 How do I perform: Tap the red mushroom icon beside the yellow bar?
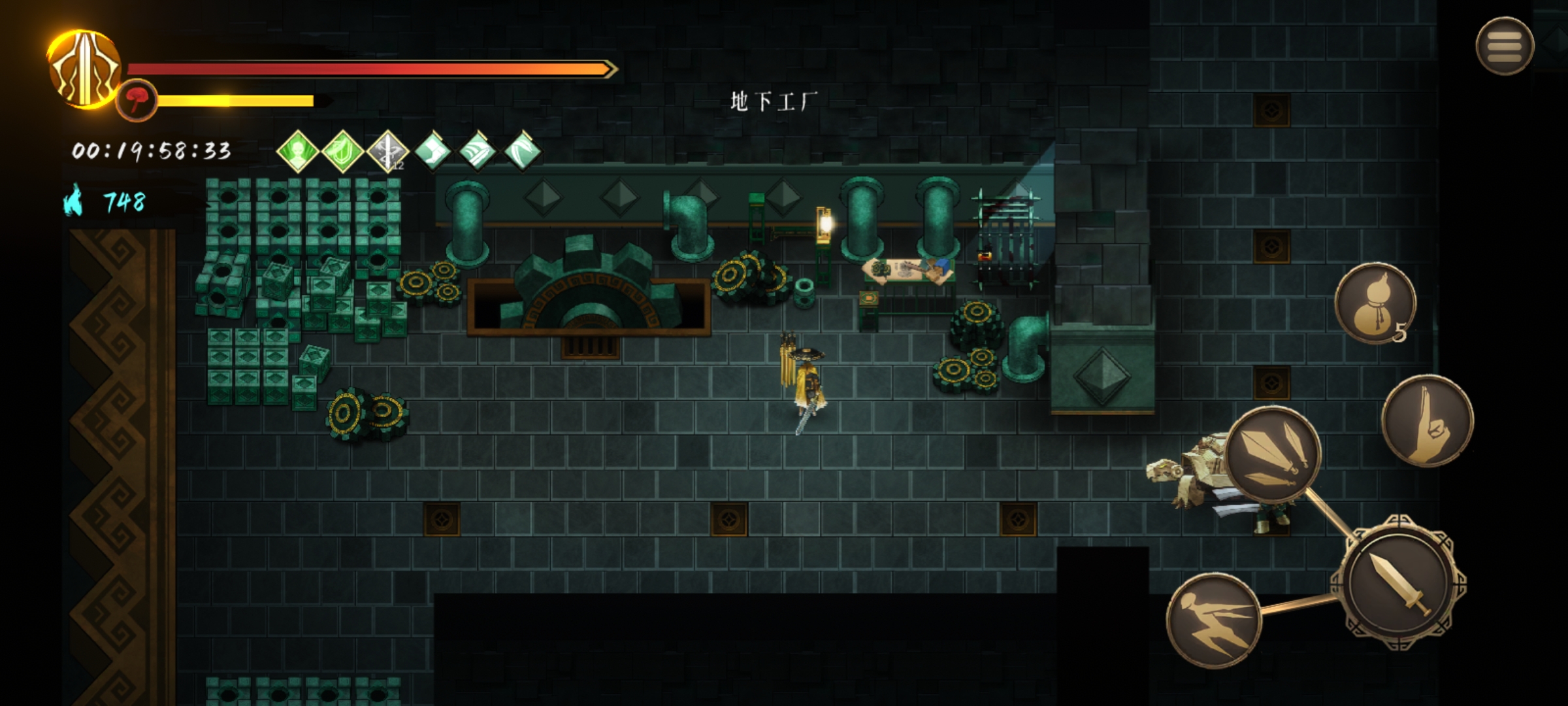(x=137, y=100)
